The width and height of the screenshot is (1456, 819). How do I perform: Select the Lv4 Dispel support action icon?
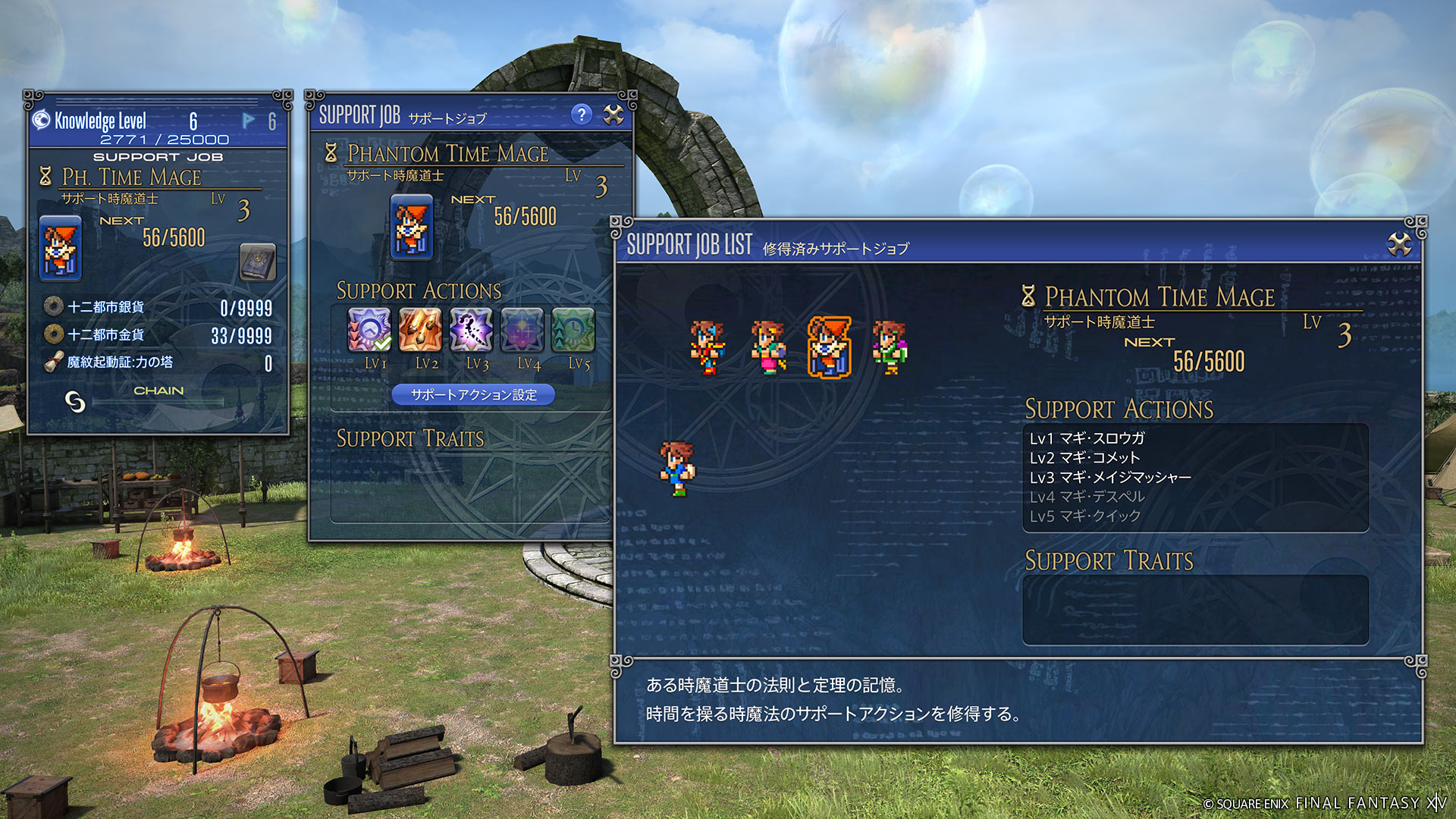(x=522, y=330)
